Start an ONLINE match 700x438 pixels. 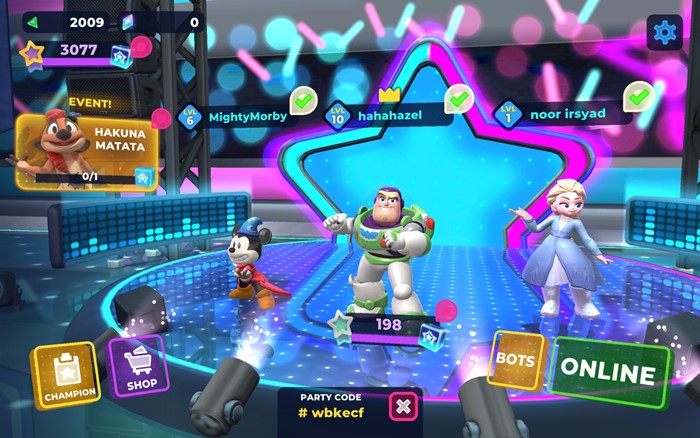610,371
